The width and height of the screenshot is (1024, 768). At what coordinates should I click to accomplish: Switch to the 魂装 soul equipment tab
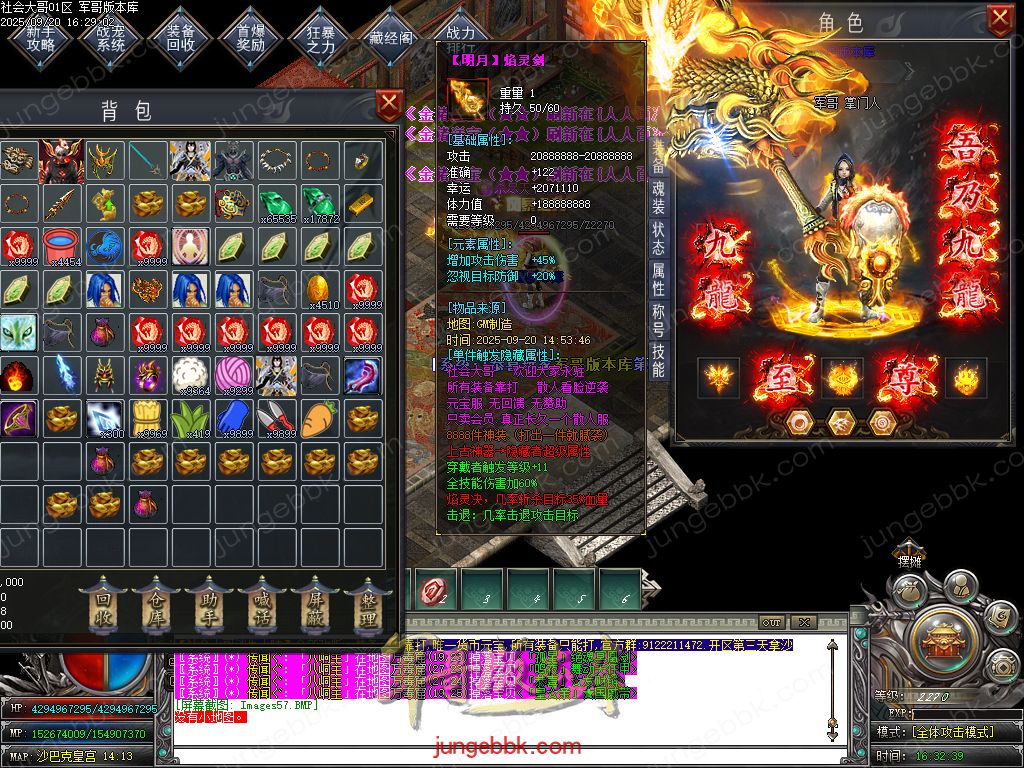[658, 196]
